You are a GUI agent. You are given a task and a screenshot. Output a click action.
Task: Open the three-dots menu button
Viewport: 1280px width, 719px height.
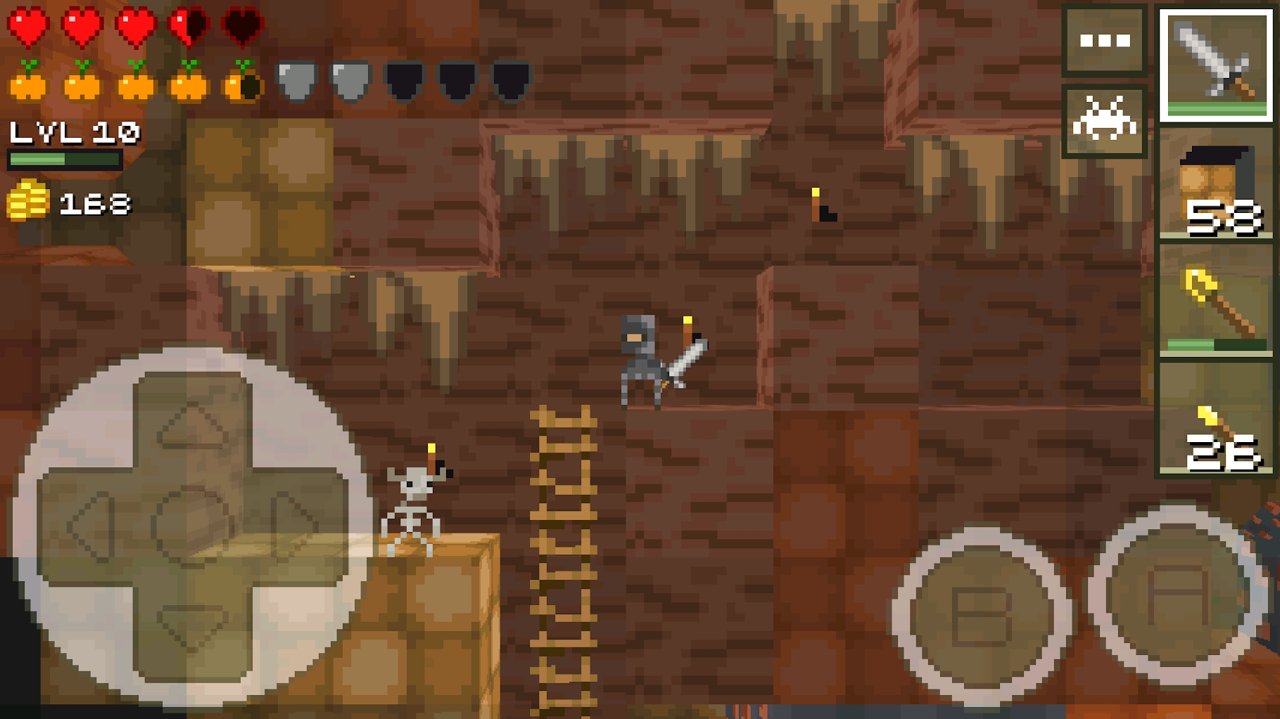pos(1104,41)
